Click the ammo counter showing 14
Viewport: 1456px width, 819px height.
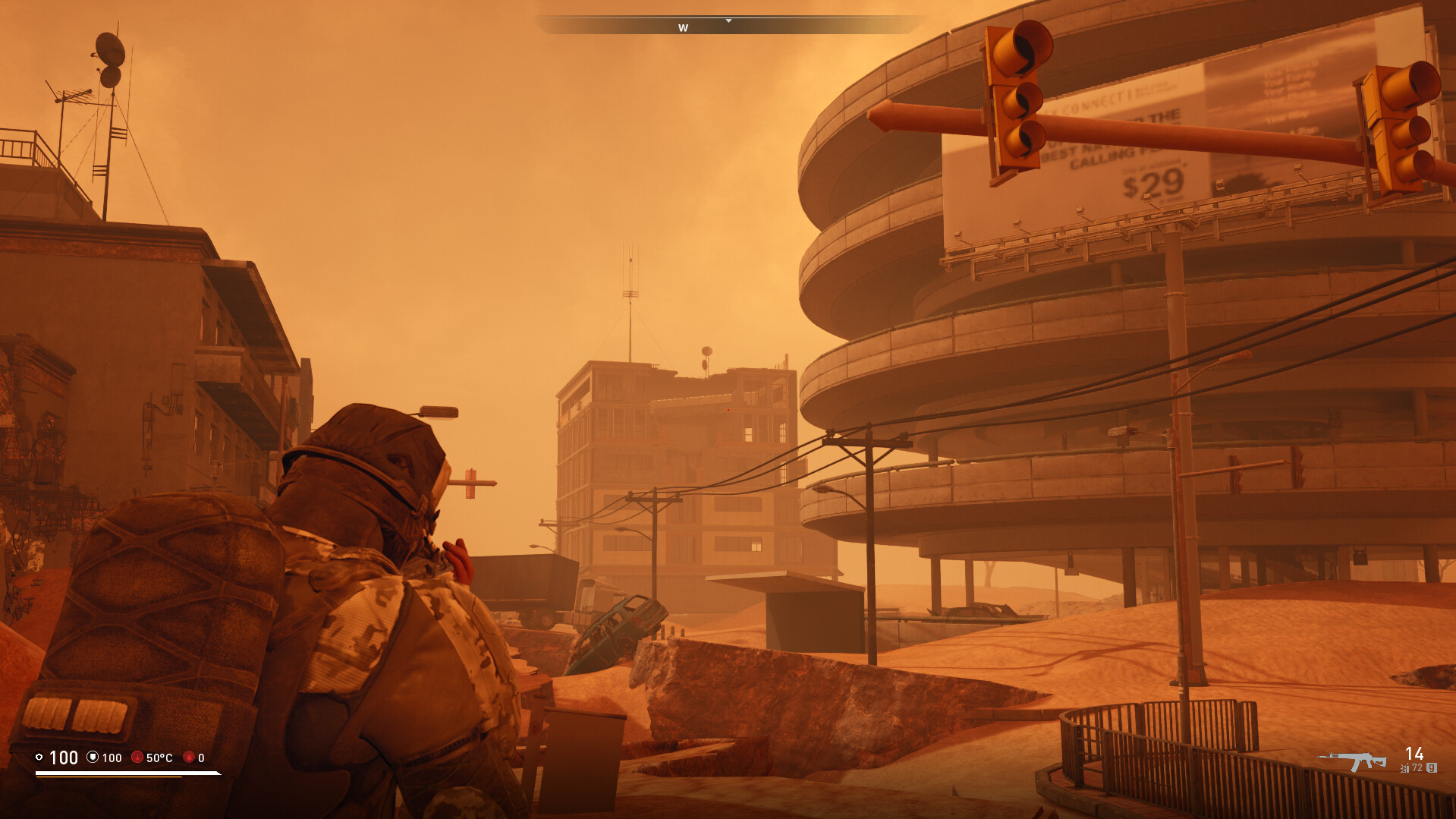[x=1414, y=754]
